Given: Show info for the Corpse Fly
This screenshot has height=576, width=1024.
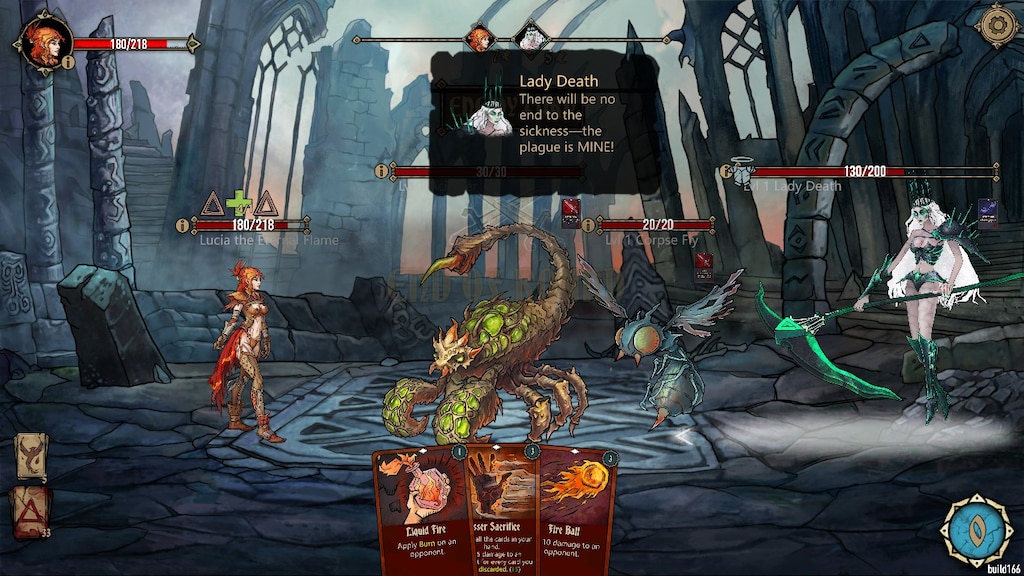Looking at the screenshot, I should click(587, 225).
